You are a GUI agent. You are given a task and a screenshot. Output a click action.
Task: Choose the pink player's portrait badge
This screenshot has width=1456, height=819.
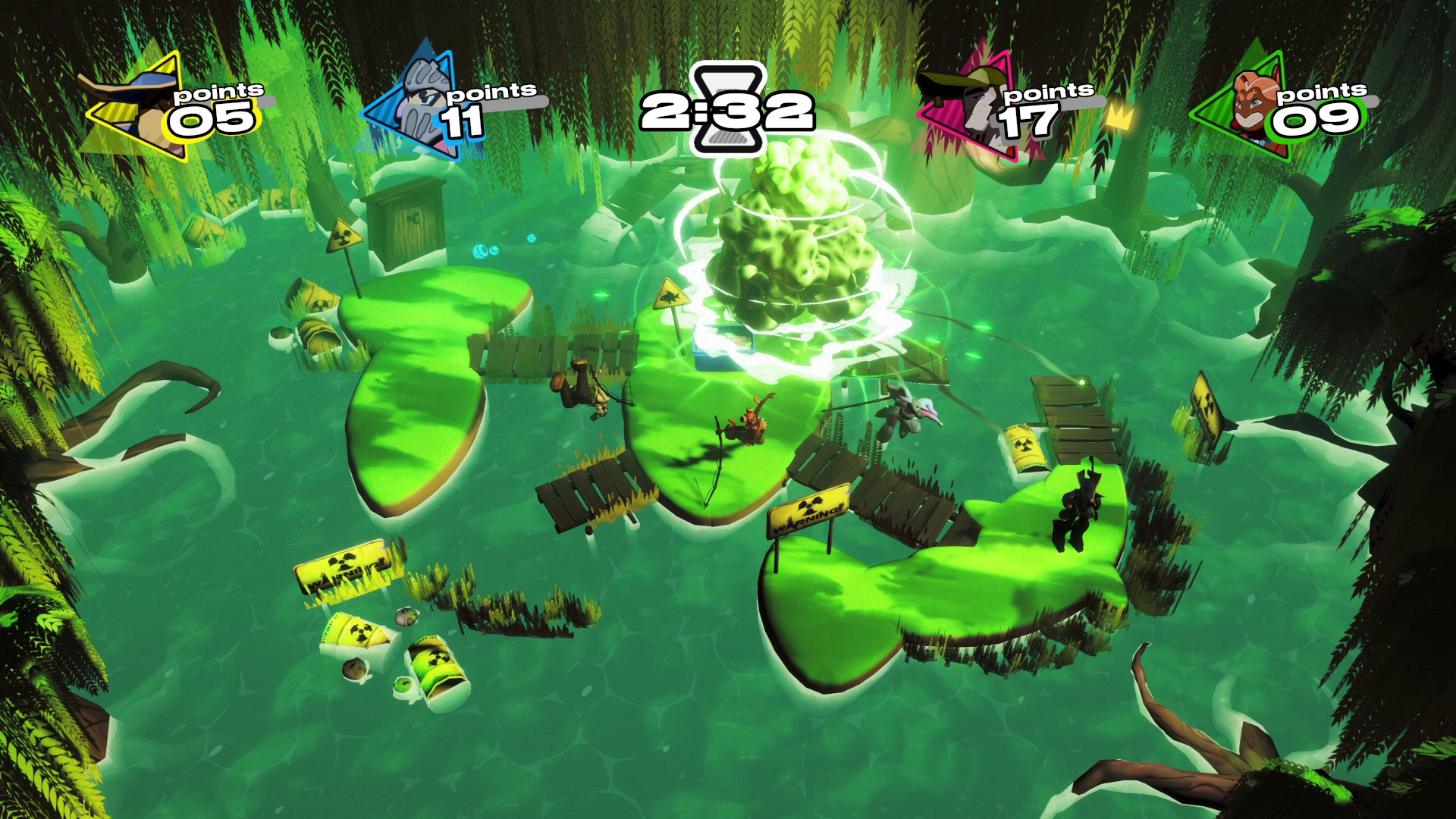pyautogui.click(x=971, y=106)
